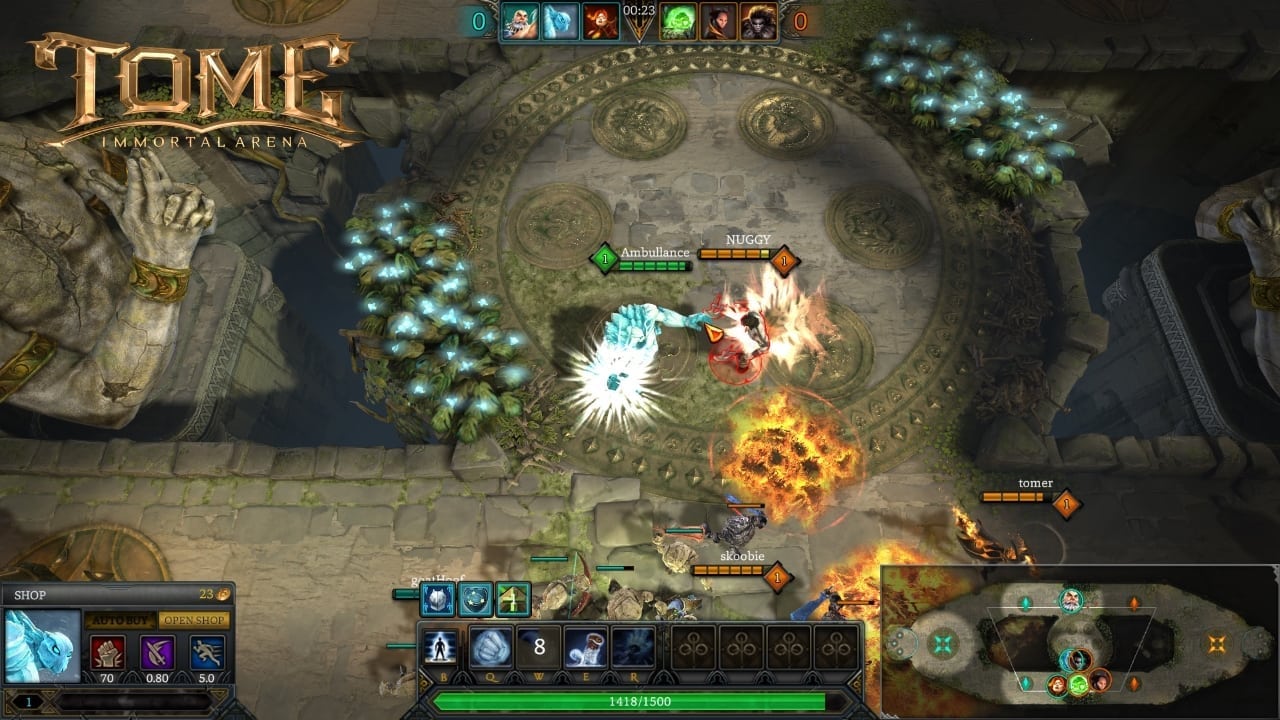Click the ice hero portrait in shop panel
The image size is (1280, 720).
pyautogui.click(x=43, y=645)
